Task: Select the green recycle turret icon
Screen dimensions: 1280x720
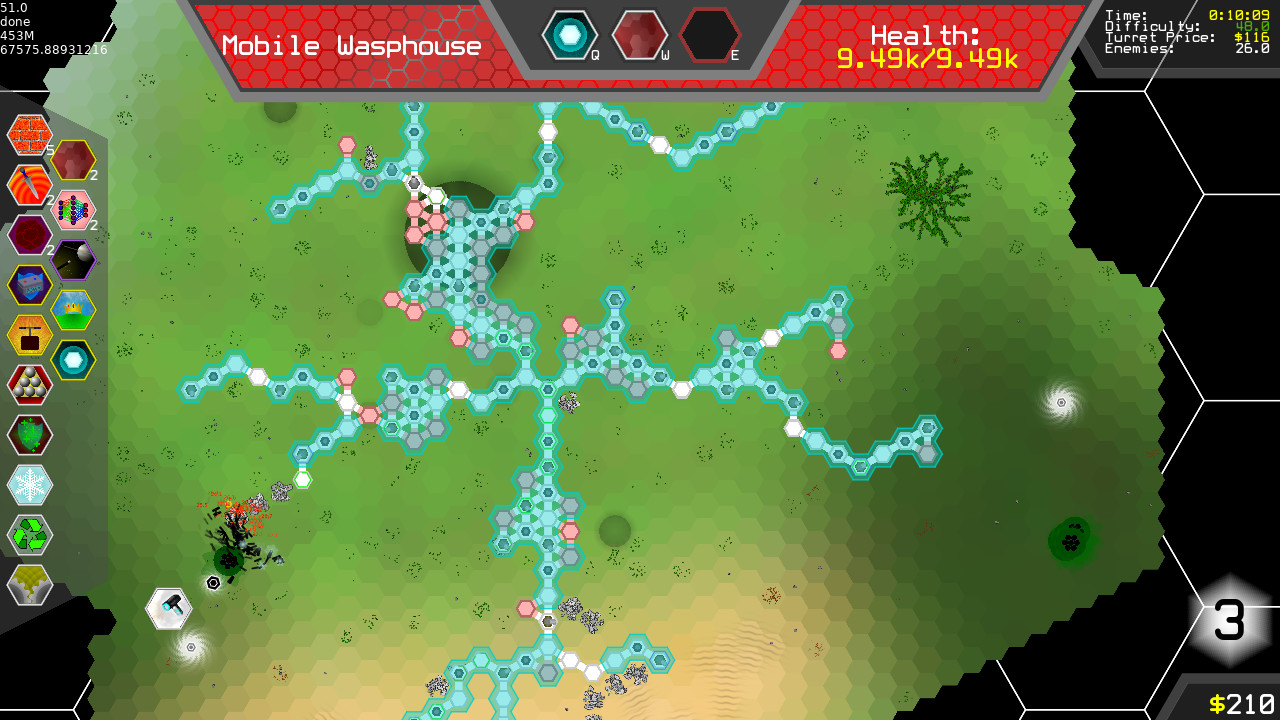Action: (x=29, y=535)
